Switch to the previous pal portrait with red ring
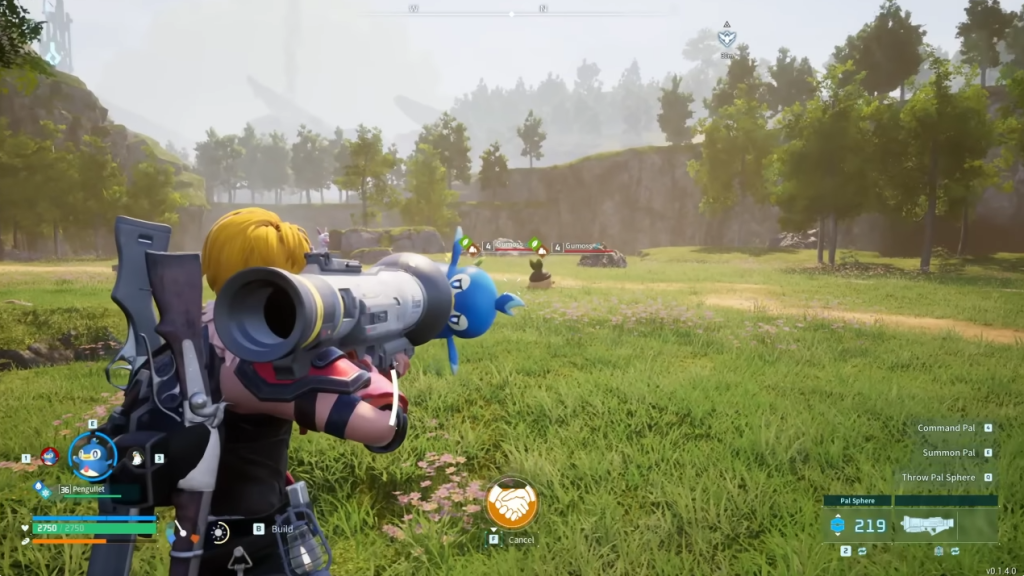This screenshot has width=1024, height=576. click(x=49, y=457)
